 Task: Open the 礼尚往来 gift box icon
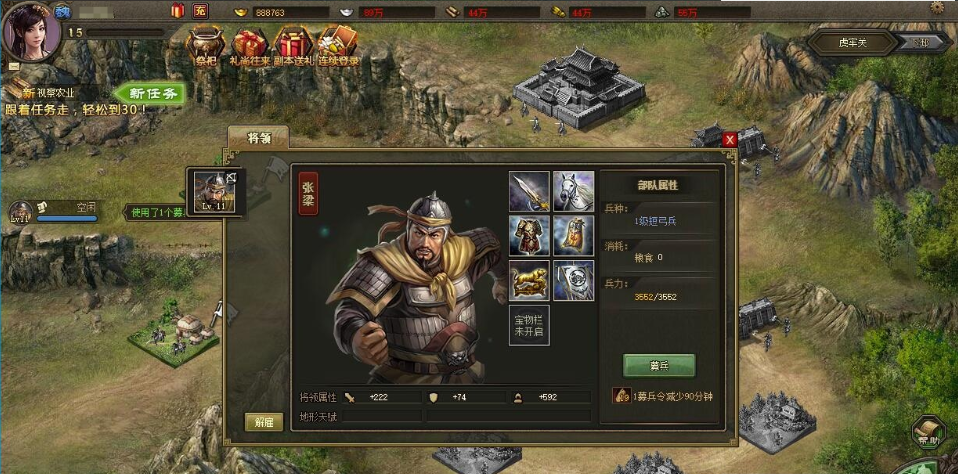pyautogui.click(x=249, y=47)
